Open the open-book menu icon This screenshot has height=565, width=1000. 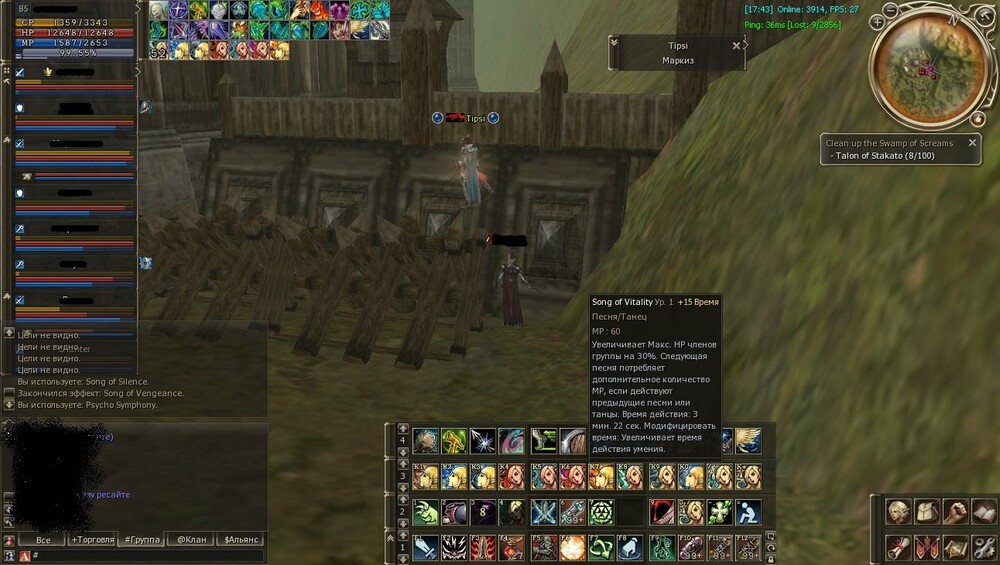click(985, 512)
